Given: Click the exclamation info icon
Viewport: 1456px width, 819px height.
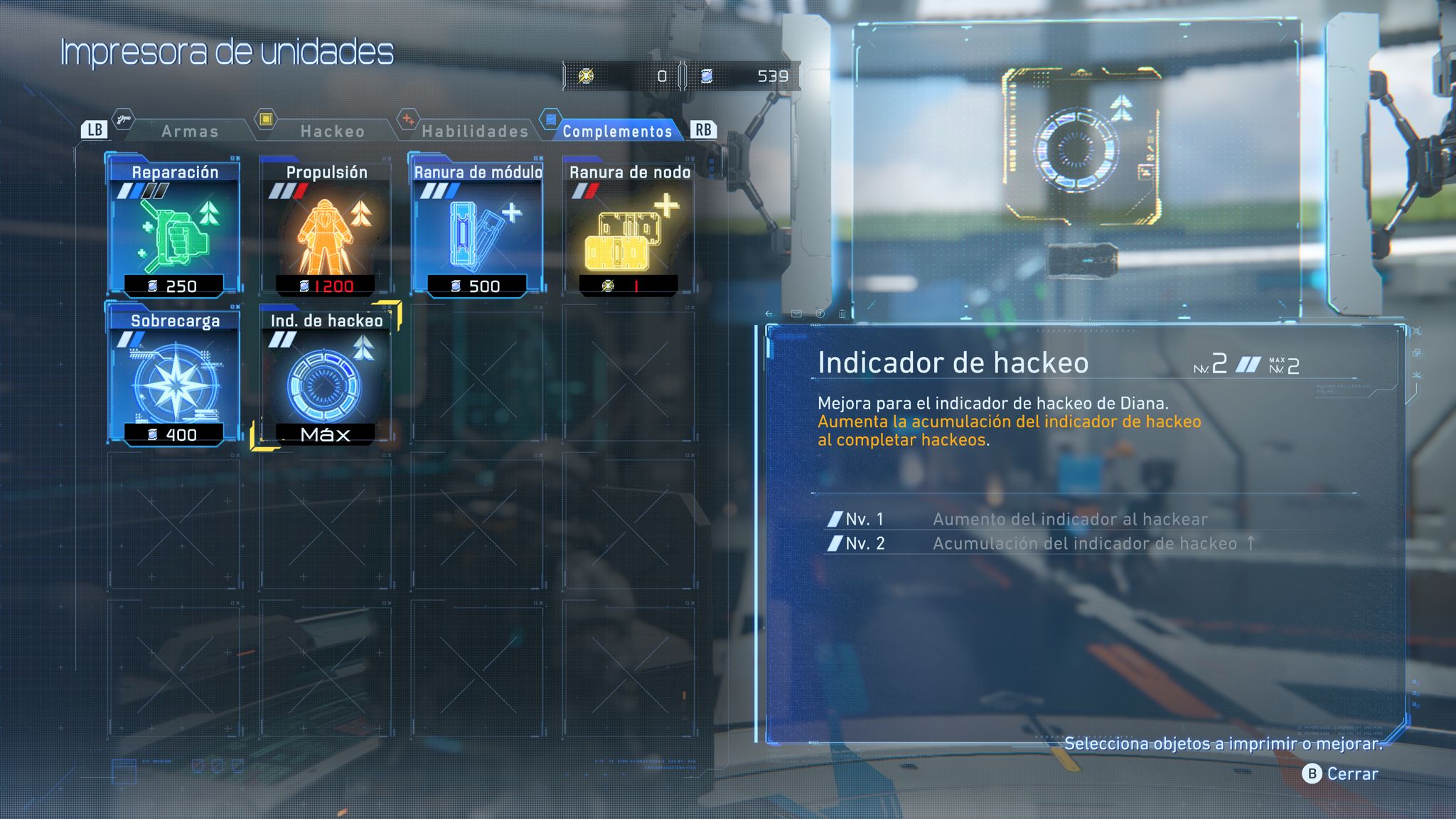Looking at the screenshot, I should tap(820, 314).
